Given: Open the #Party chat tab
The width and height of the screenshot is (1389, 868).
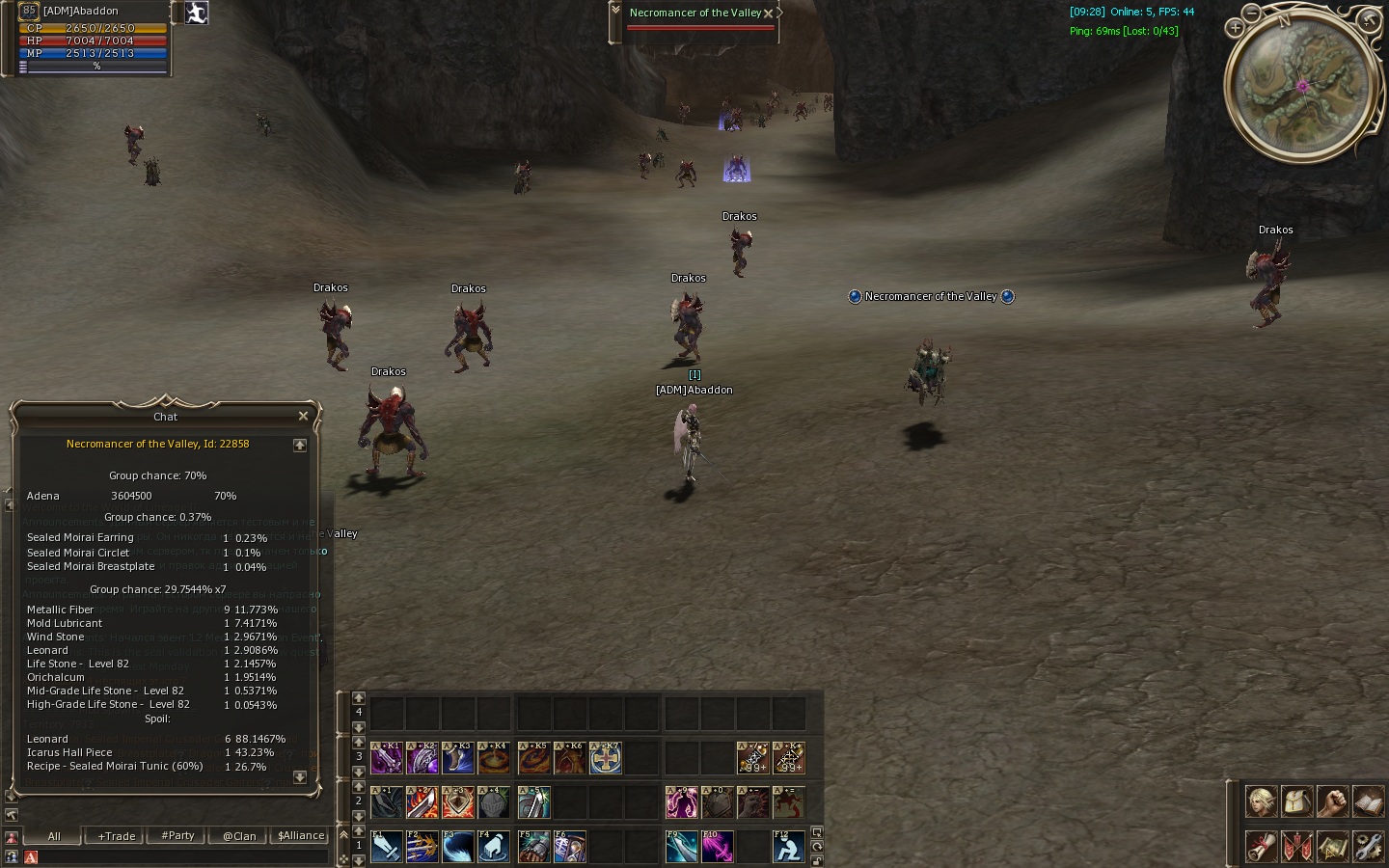Looking at the screenshot, I should 177,836.
